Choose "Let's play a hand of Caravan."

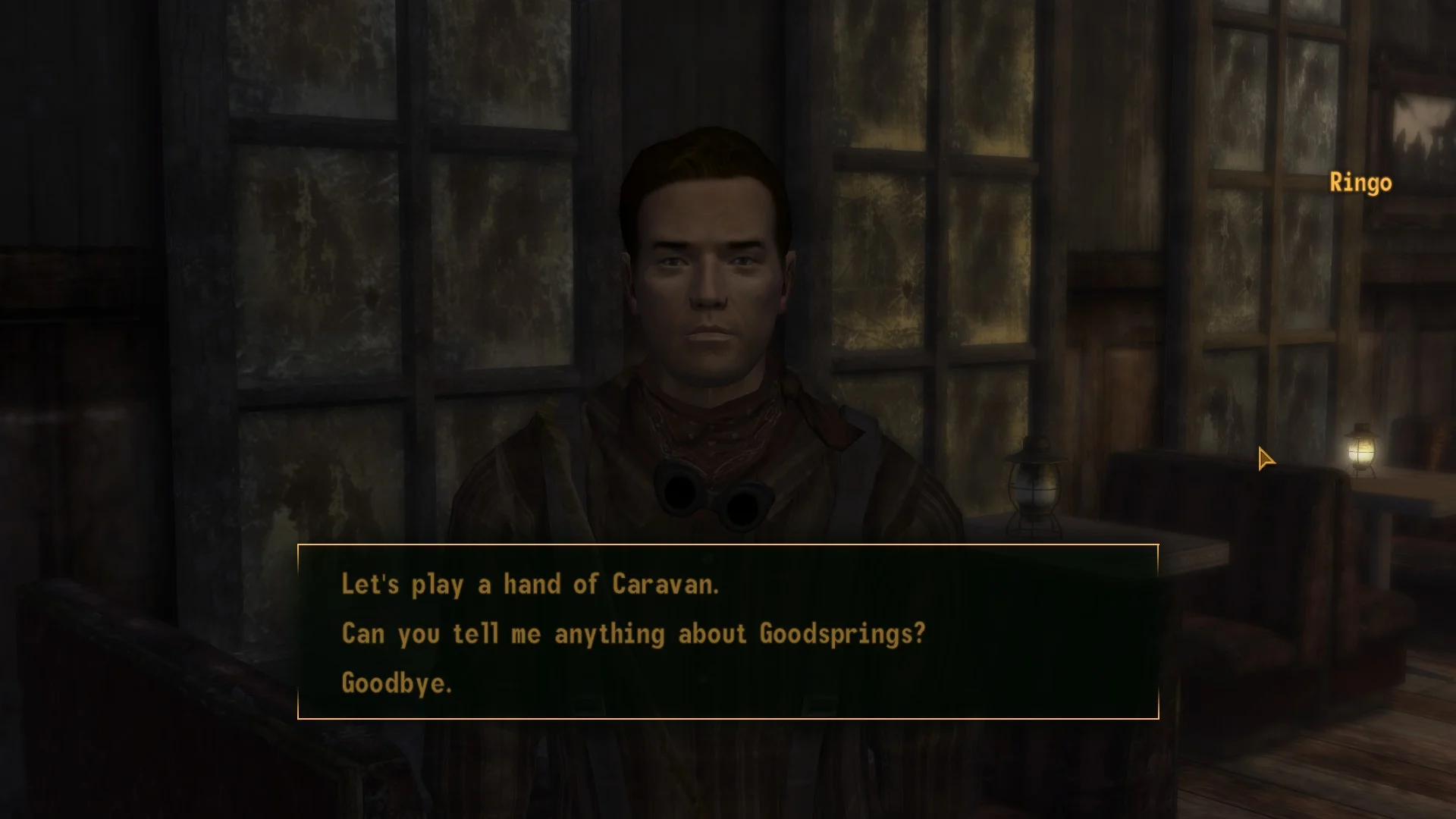[529, 585]
